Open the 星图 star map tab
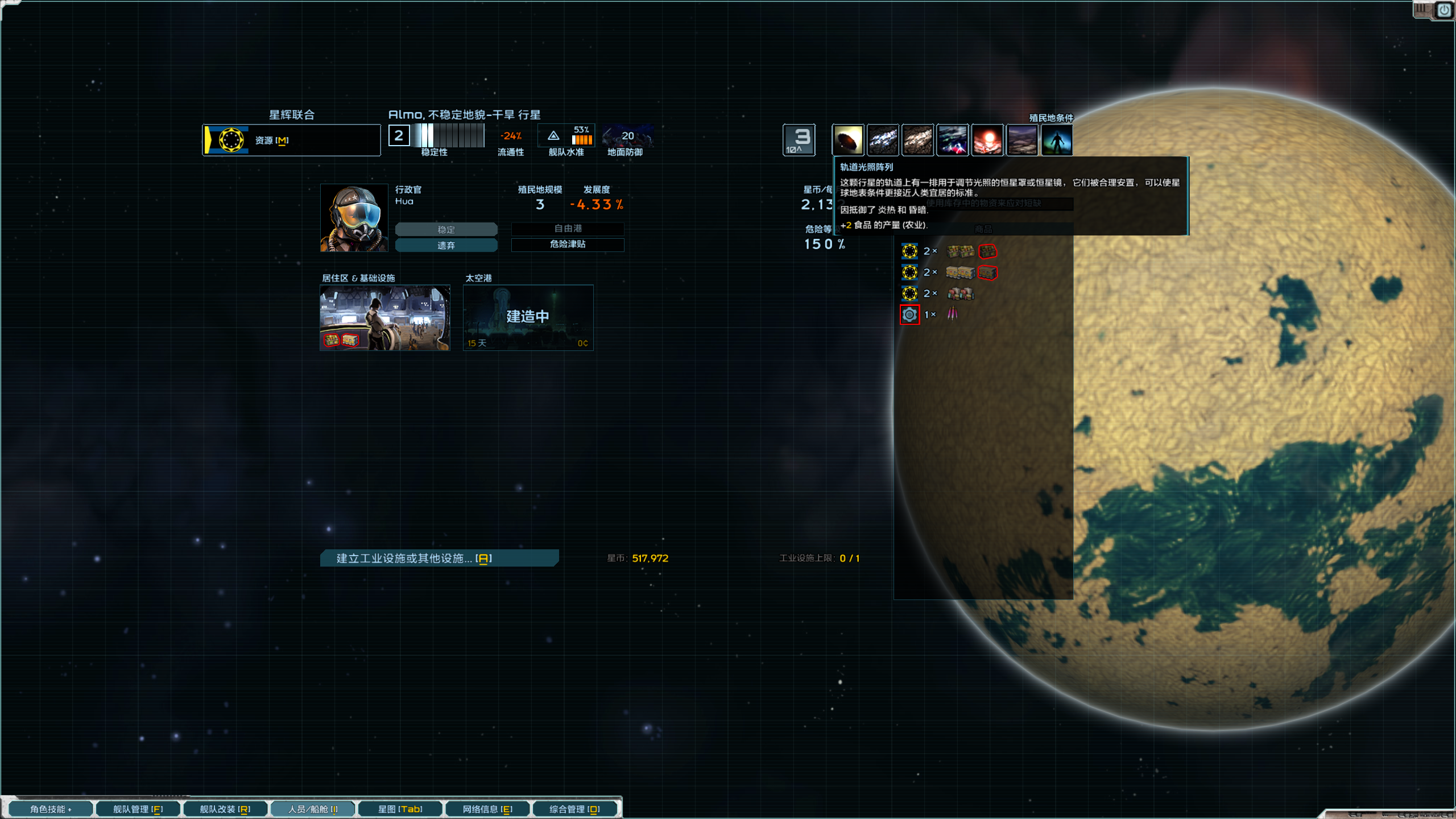This screenshot has height=819, width=1456. click(400, 809)
